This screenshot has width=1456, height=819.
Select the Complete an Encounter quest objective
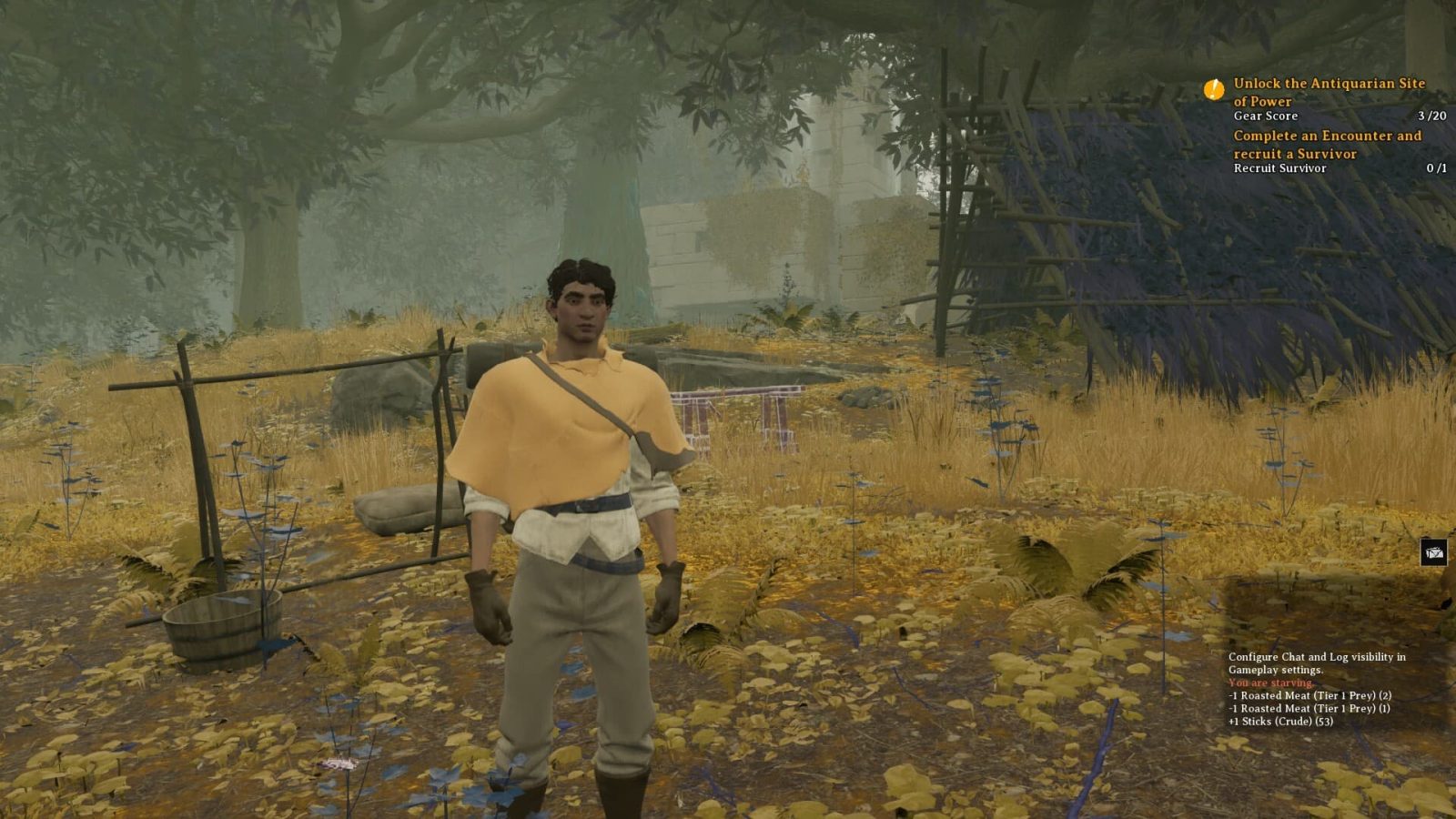[x=1327, y=145]
